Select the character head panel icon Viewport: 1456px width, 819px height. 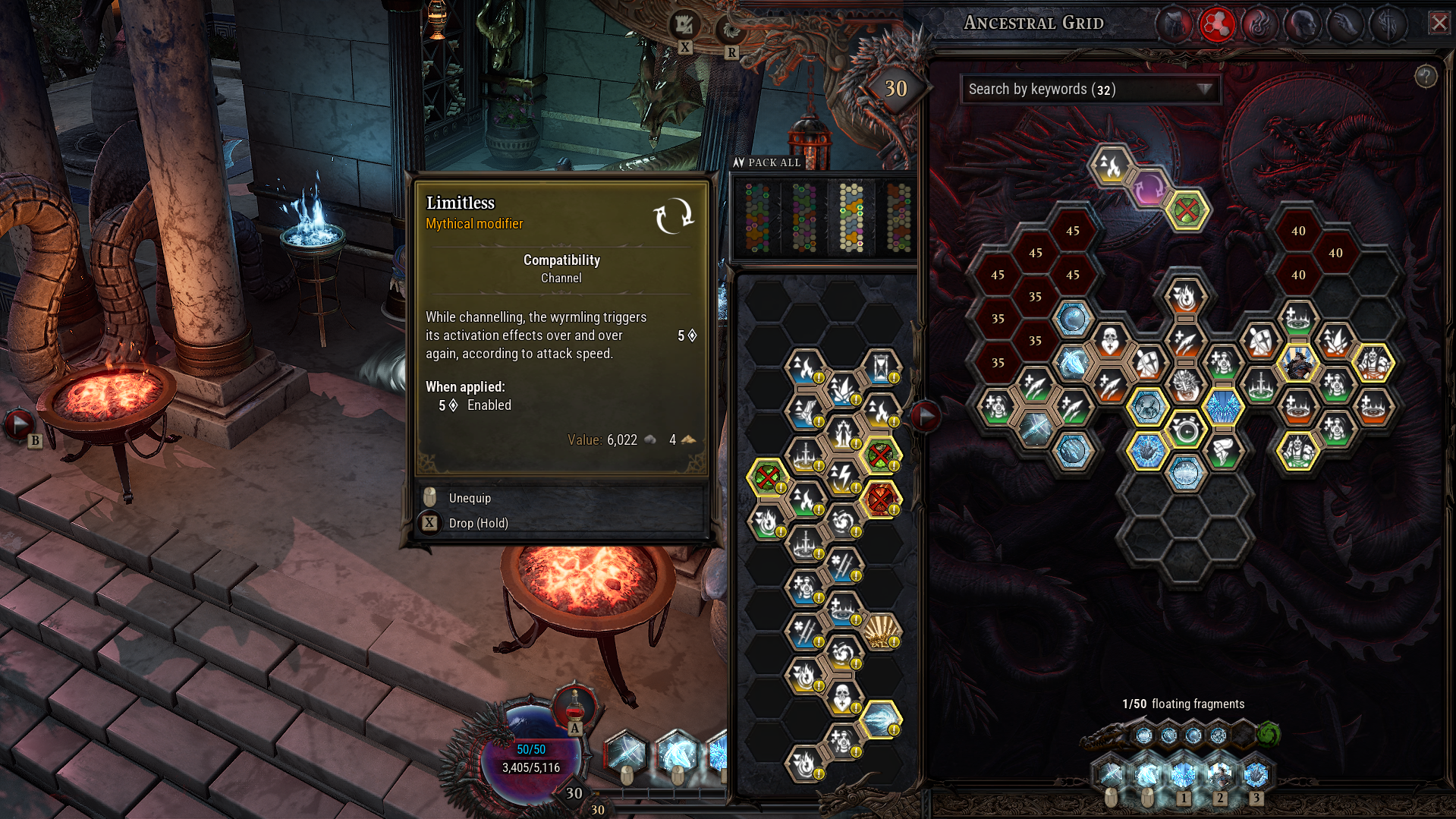(x=1303, y=24)
